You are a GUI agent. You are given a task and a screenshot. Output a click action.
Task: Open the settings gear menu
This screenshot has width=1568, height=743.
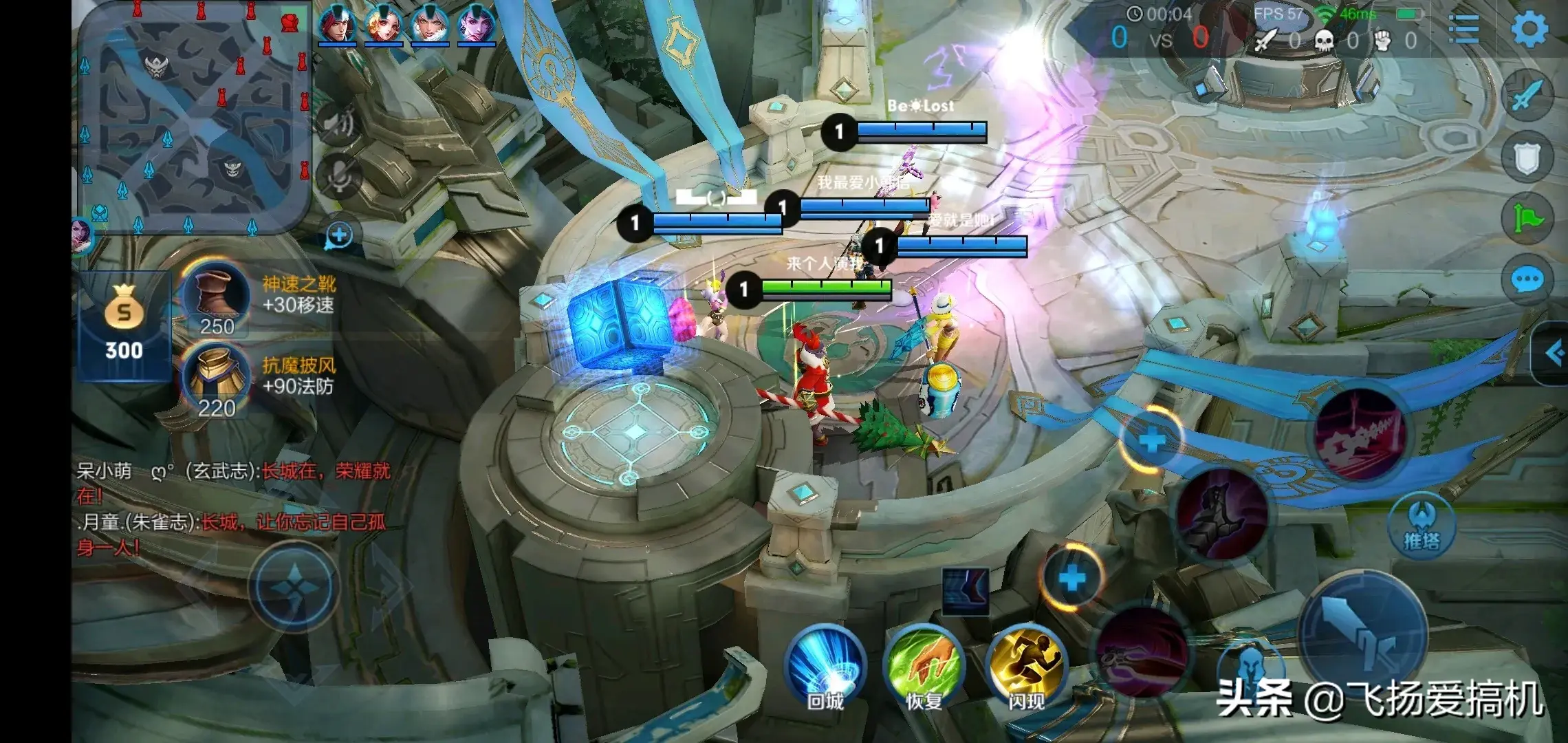point(1529,29)
